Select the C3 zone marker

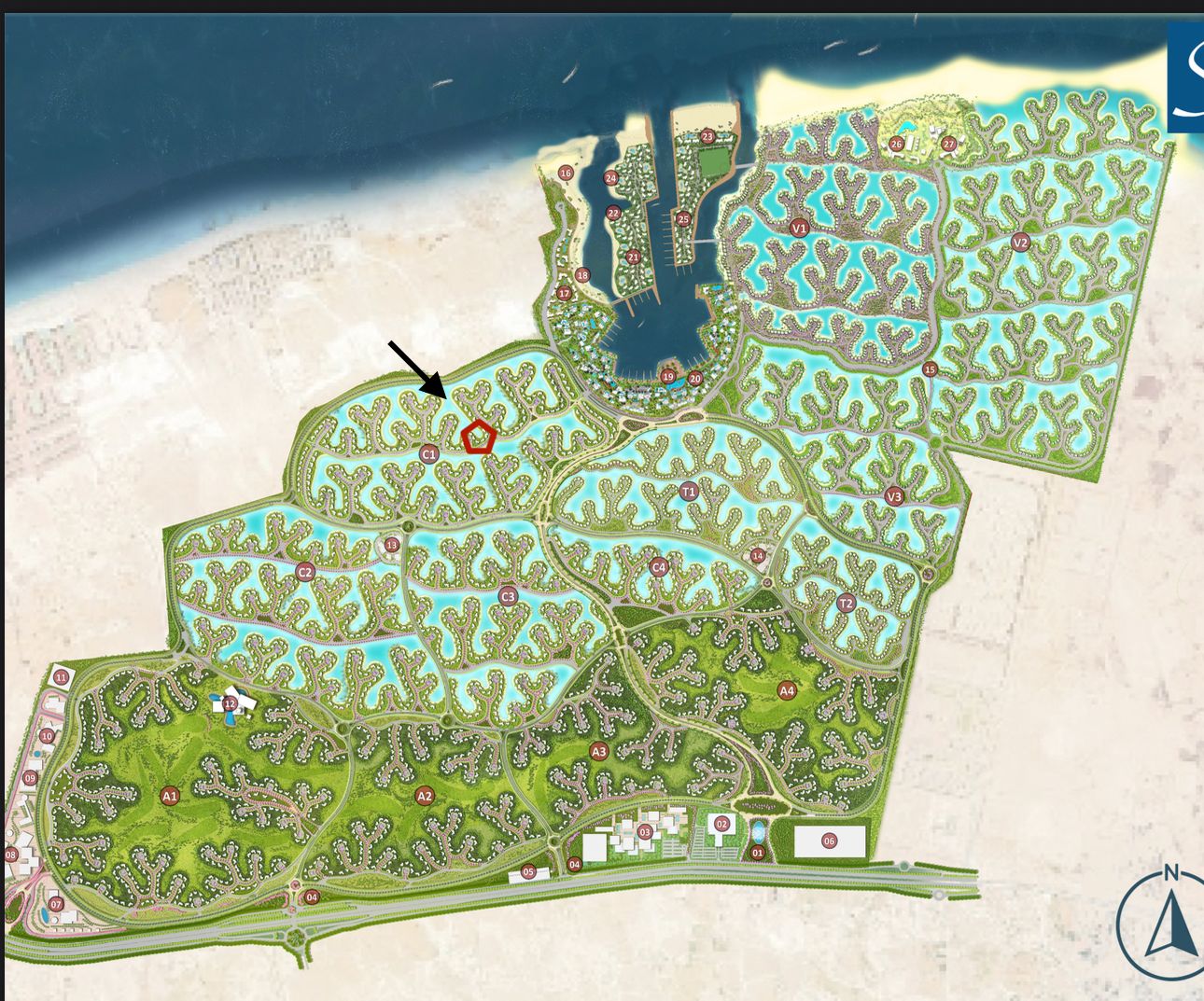tap(508, 596)
